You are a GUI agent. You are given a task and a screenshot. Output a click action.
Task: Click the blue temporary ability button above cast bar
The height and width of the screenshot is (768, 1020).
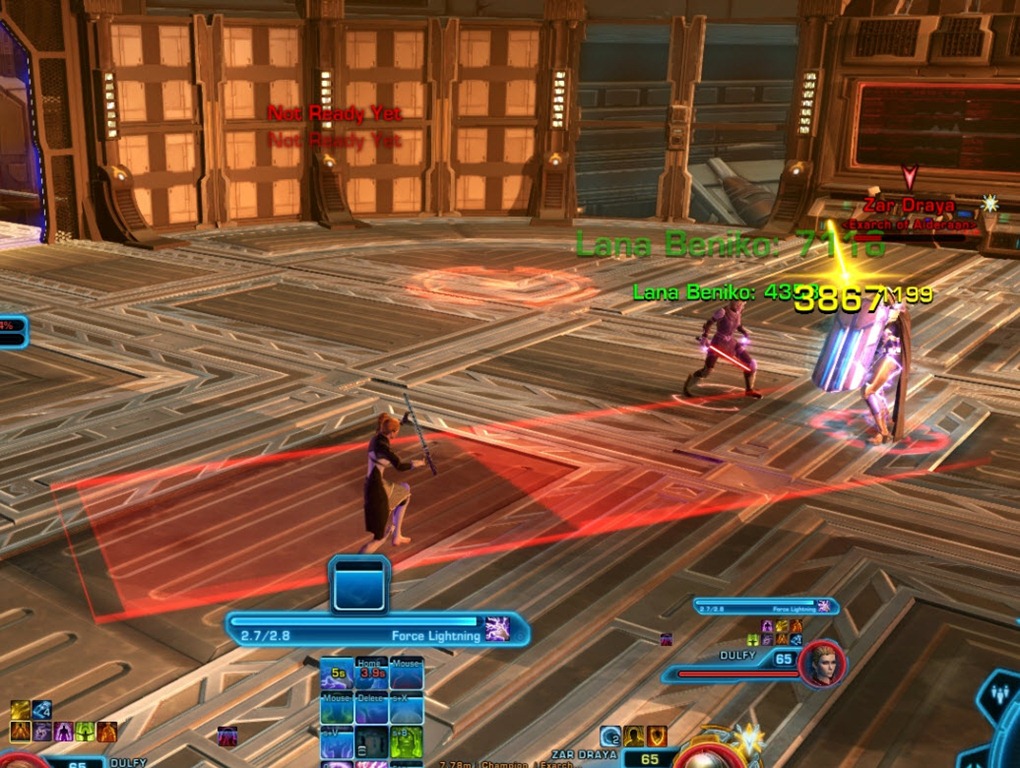360,584
